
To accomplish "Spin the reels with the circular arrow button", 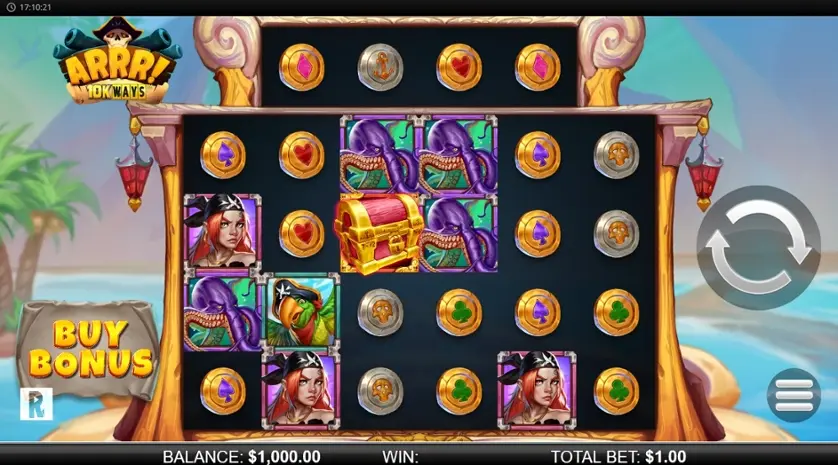I will tap(757, 247).
